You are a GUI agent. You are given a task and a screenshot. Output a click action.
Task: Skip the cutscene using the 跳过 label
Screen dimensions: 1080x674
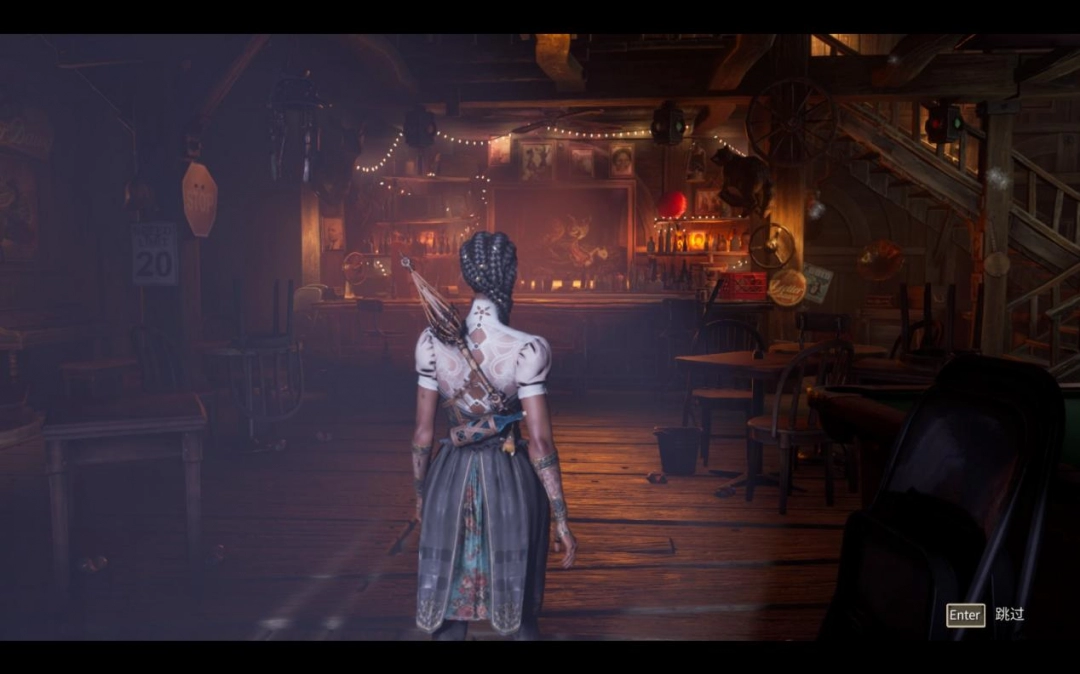click(x=1009, y=614)
